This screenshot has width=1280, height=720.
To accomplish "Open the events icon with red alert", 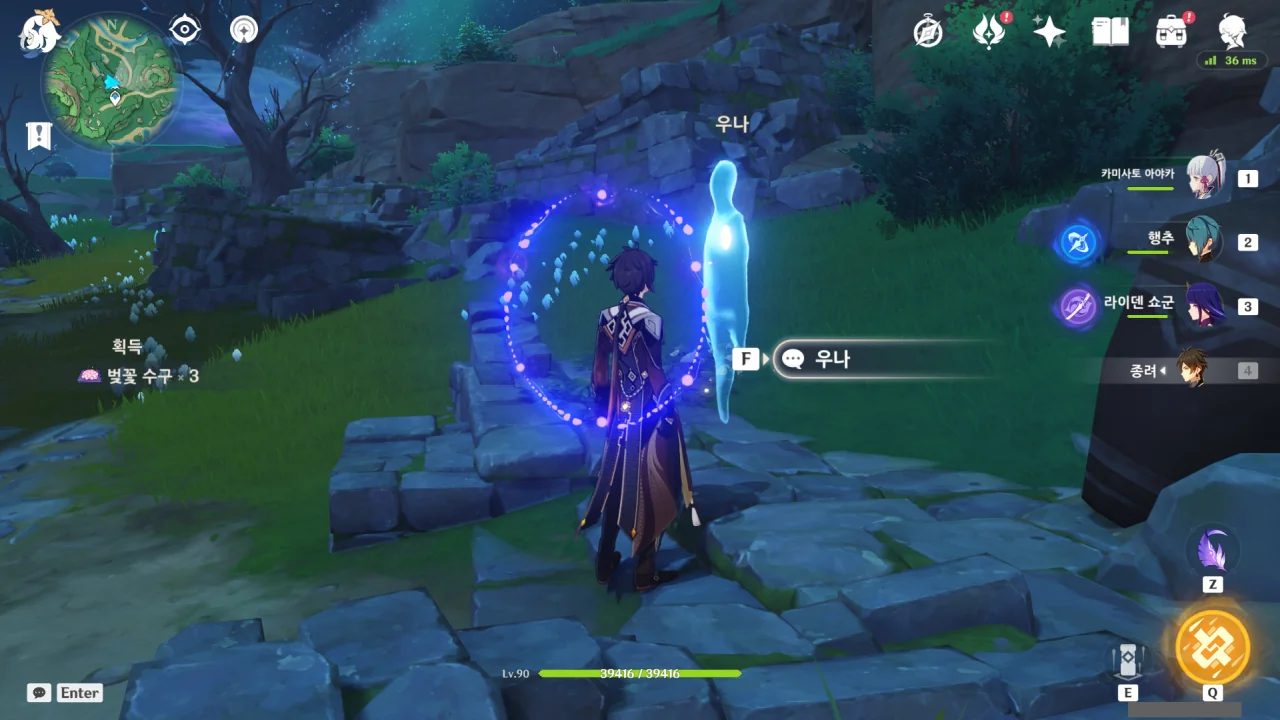I will [x=989, y=32].
